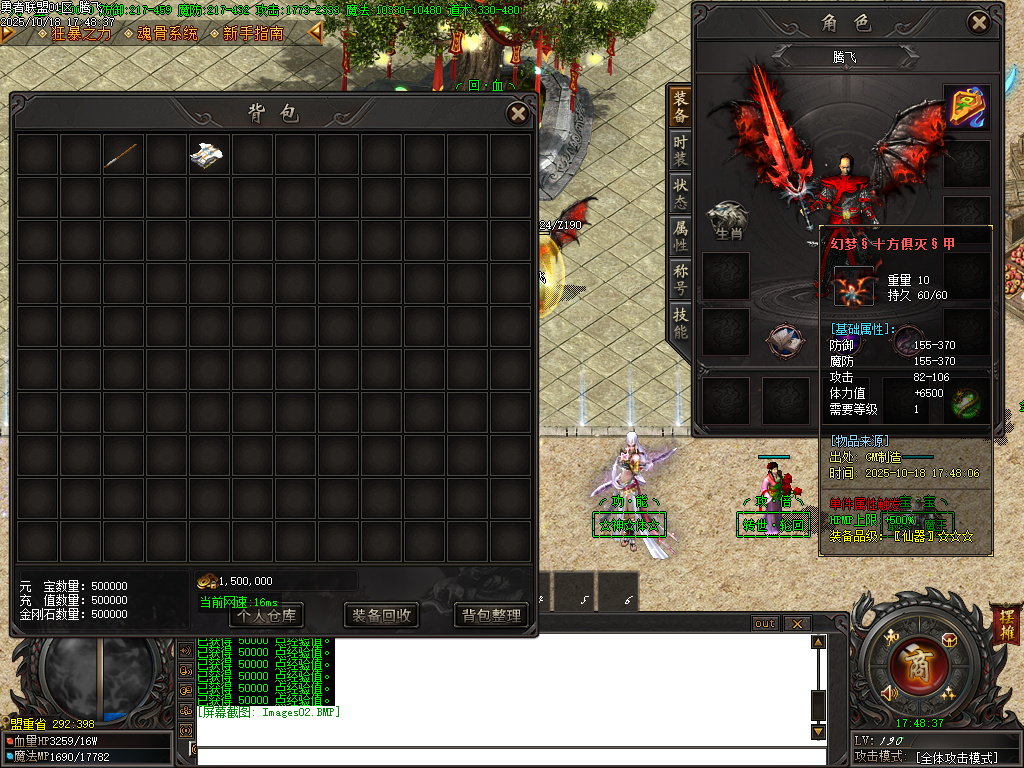
Task: Select the white scroll item in the backpack
Action: 207,154
